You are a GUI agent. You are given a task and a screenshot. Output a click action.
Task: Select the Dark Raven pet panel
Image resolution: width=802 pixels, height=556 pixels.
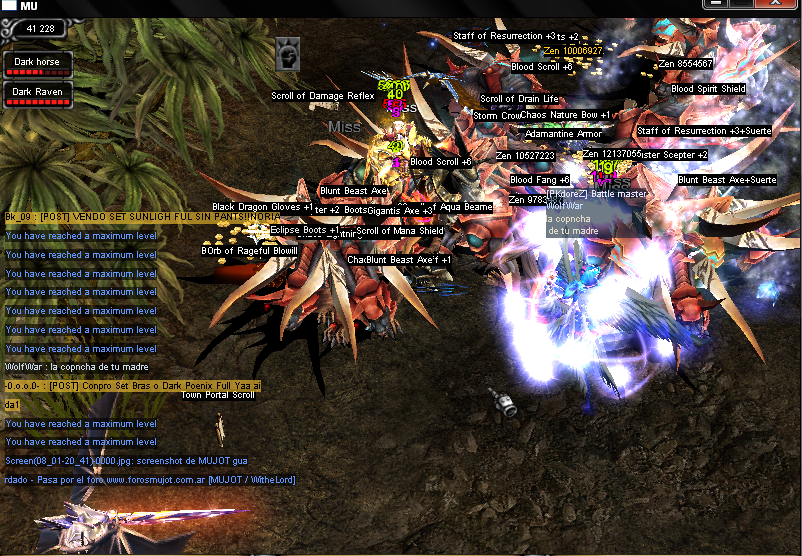point(37,95)
